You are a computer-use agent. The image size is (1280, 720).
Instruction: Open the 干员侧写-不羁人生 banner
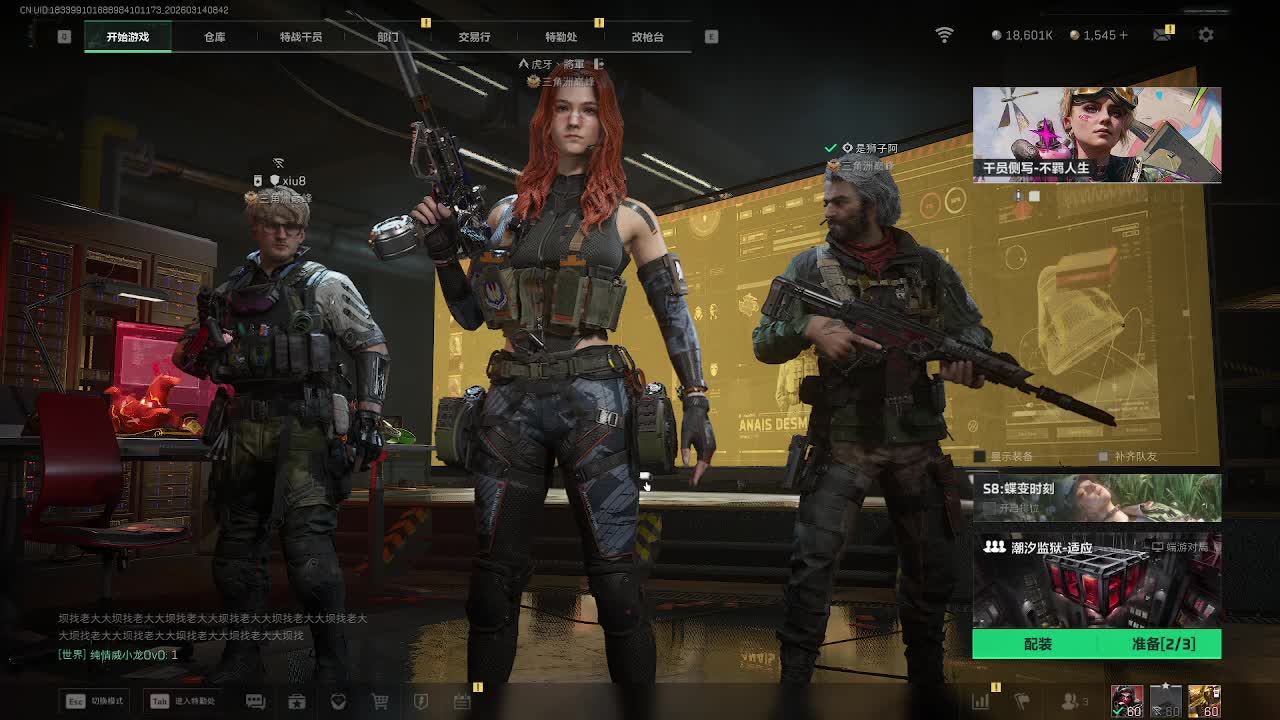tap(1097, 134)
